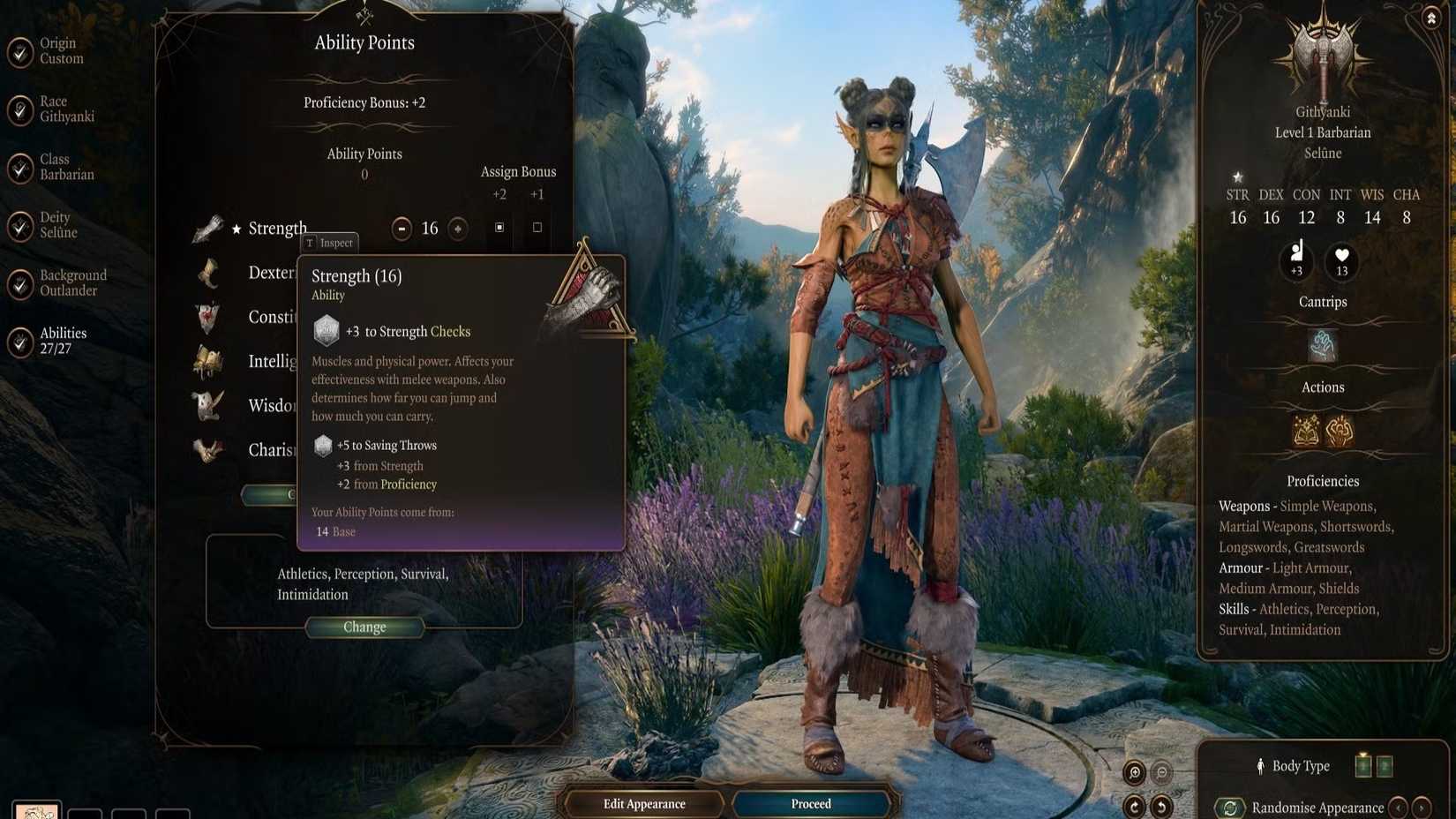Rotate the character with the clockwise arrow
Image resolution: width=1456 pixels, height=819 pixels.
click(x=1134, y=807)
